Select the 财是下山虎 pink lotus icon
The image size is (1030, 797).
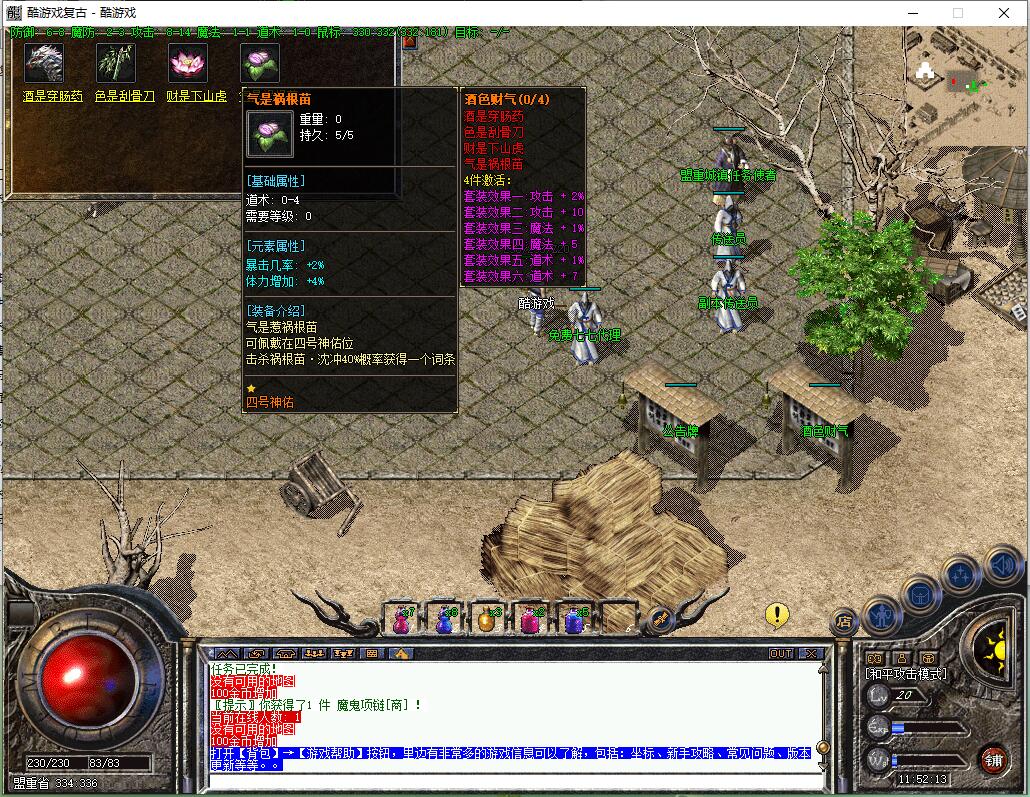(187, 63)
